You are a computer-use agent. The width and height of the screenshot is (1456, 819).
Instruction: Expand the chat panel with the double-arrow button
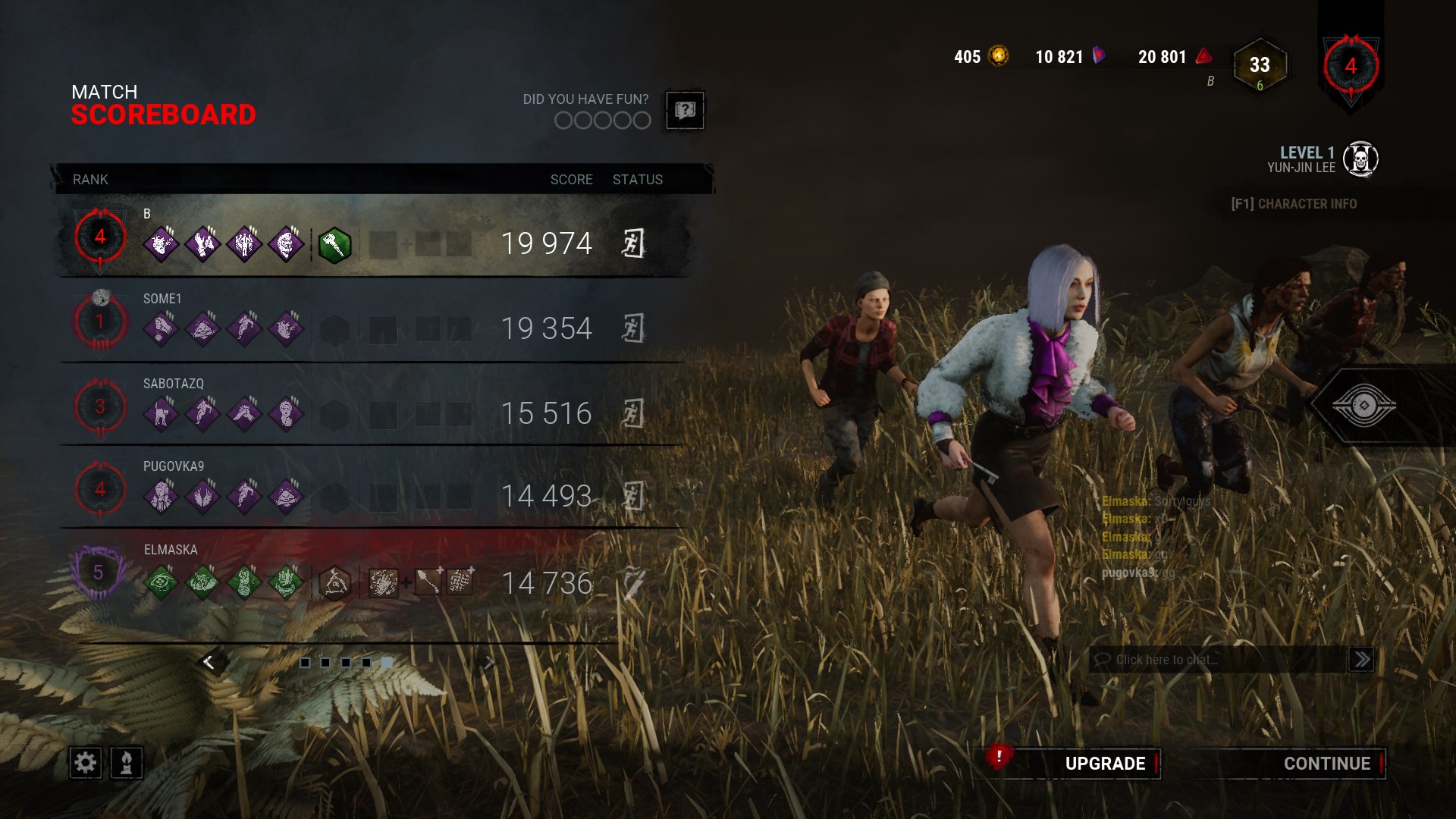[x=1360, y=659]
